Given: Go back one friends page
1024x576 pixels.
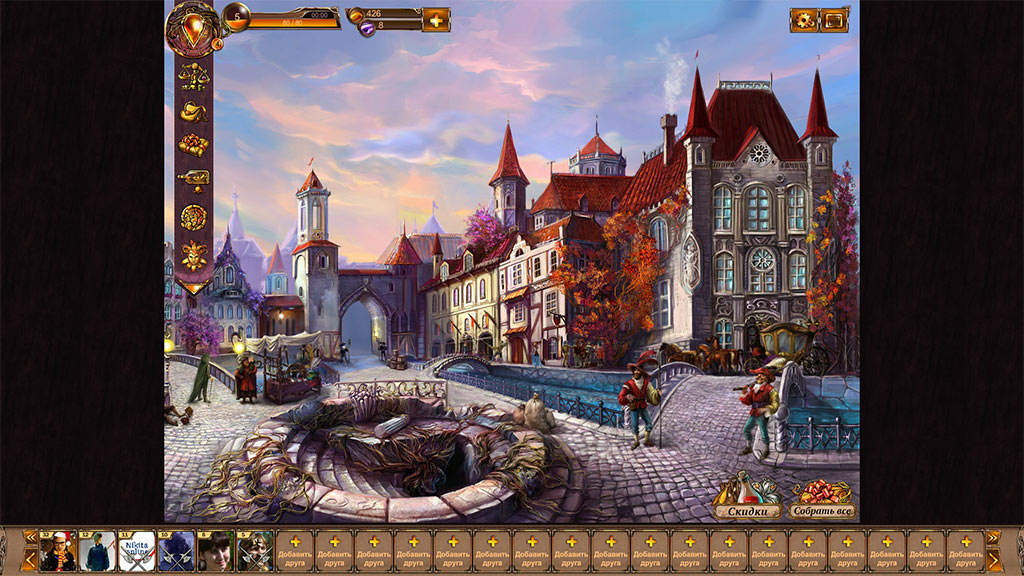Looking at the screenshot, I should tap(30, 558).
